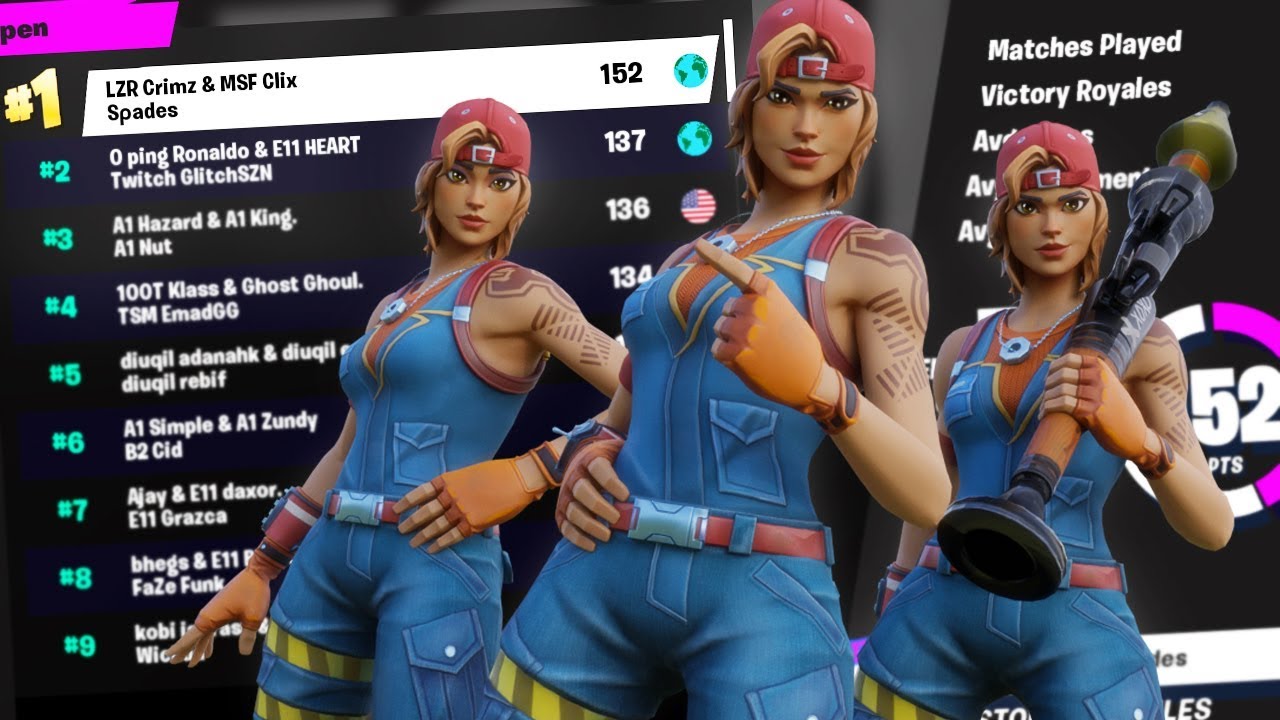Select the score value 137
The width and height of the screenshot is (1280, 720).
[x=626, y=143]
